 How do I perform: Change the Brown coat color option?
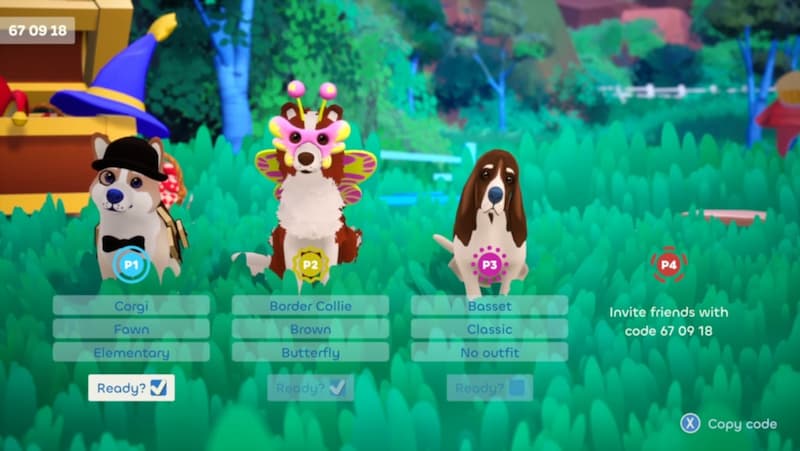tap(310, 329)
